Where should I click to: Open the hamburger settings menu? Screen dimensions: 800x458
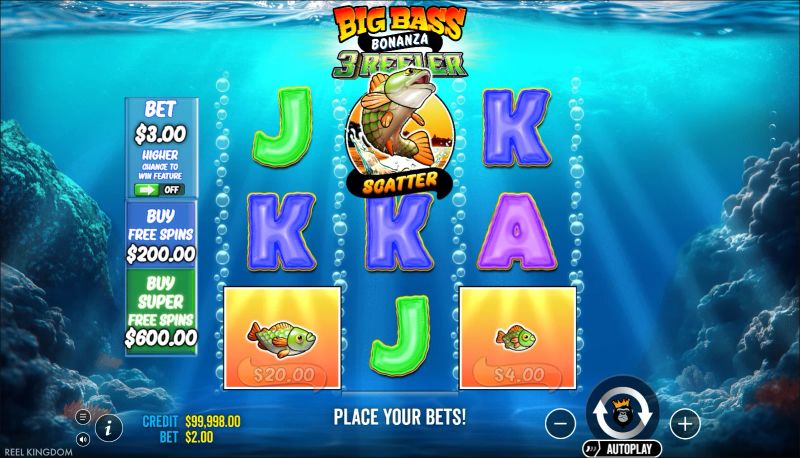point(82,416)
